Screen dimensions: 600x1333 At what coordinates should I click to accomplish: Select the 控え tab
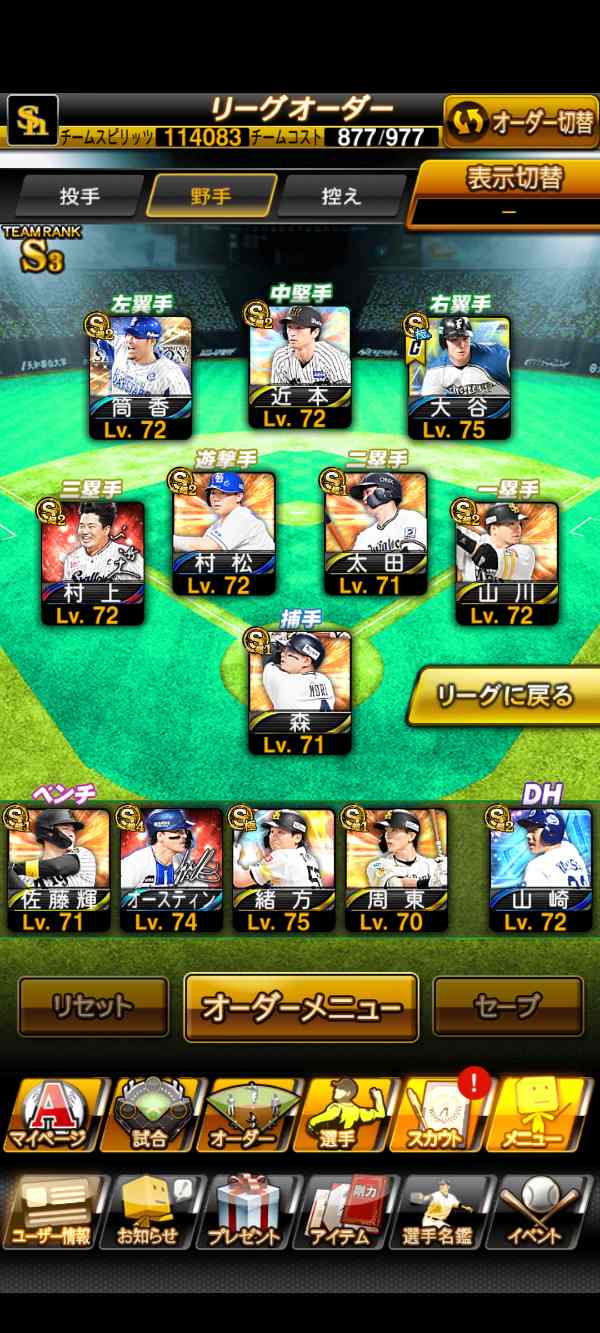[x=342, y=196]
